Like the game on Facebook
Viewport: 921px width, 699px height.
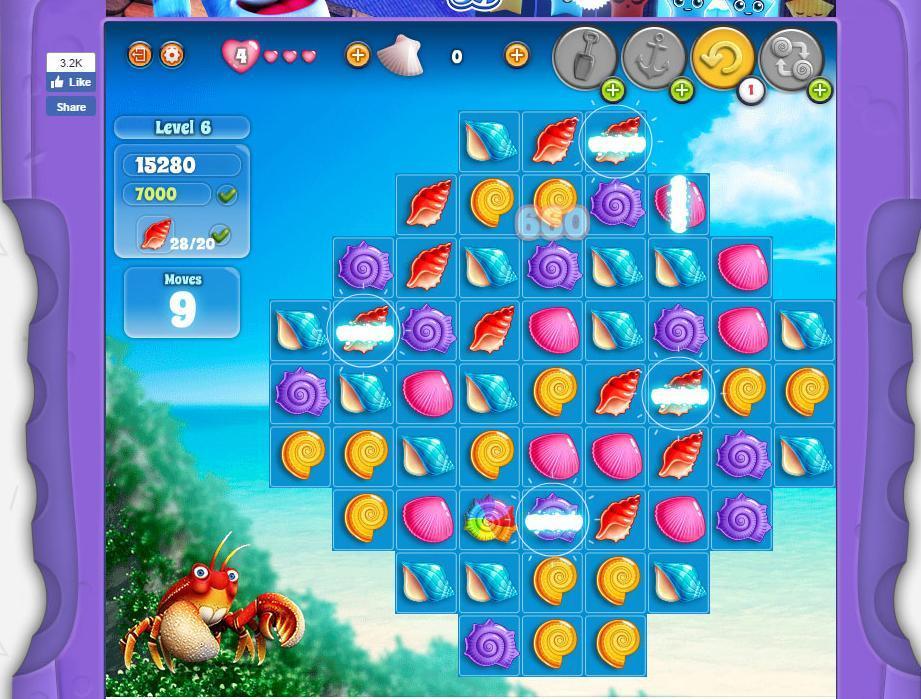[71, 82]
